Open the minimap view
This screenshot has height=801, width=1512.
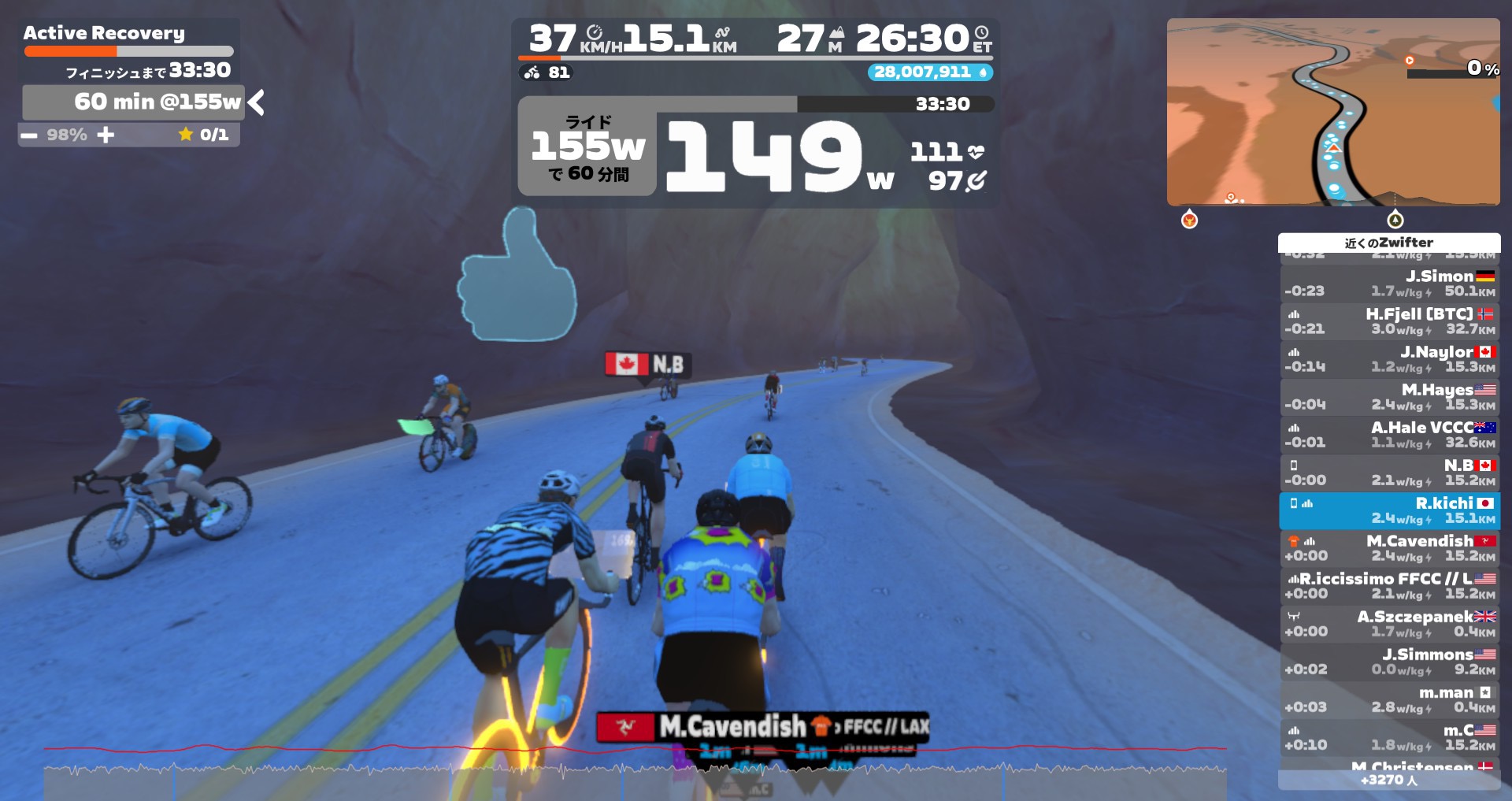1332,112
